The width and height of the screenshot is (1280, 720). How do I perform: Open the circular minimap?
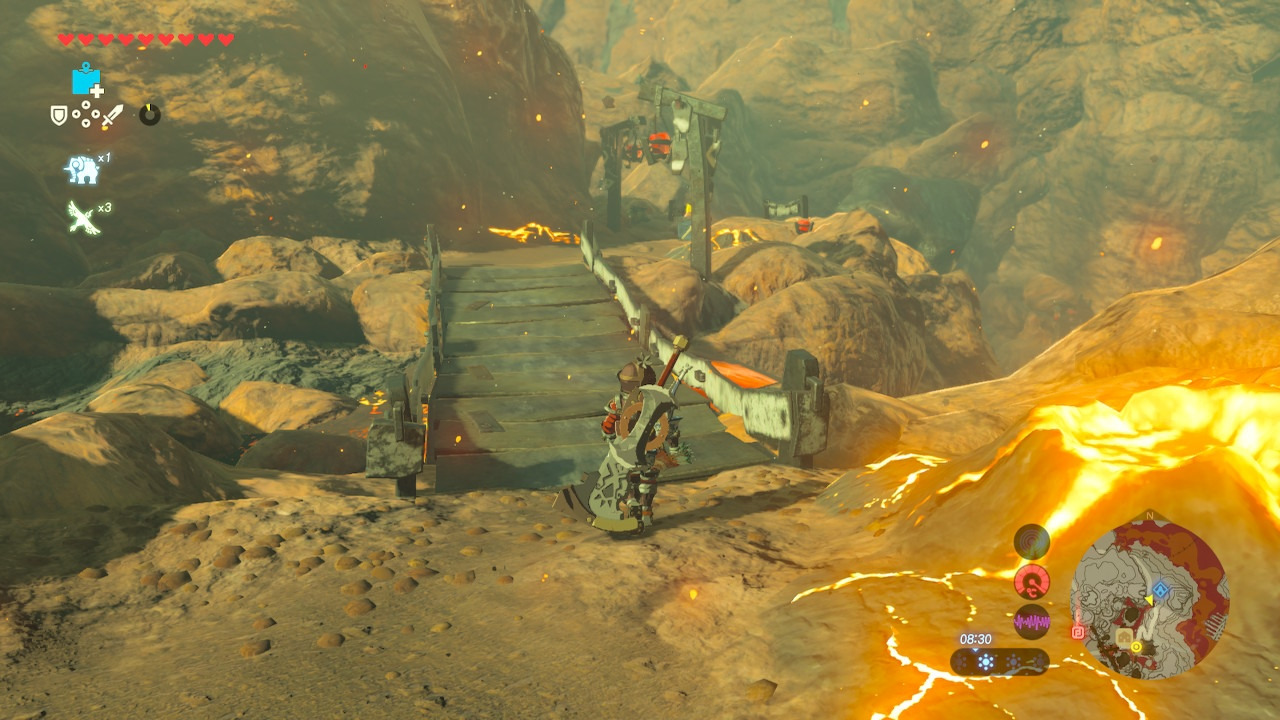[x=1148, y=599]
